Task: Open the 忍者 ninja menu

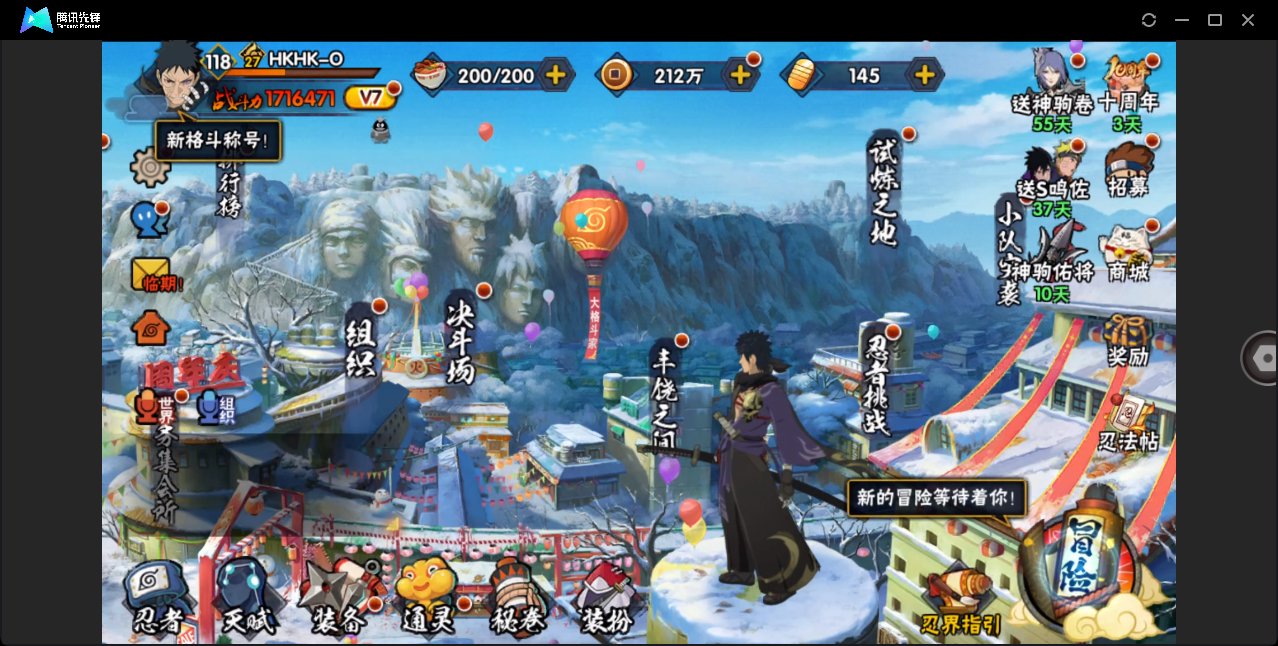Action: tap(158, 598)
